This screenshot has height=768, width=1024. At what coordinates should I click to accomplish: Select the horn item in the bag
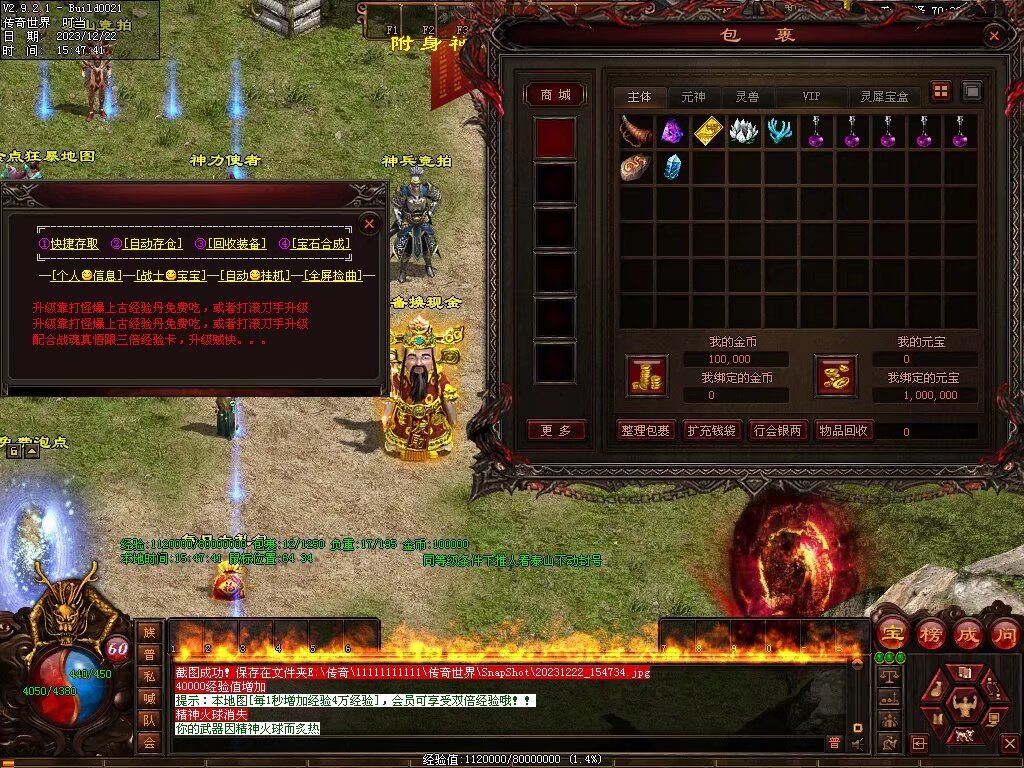636,131
